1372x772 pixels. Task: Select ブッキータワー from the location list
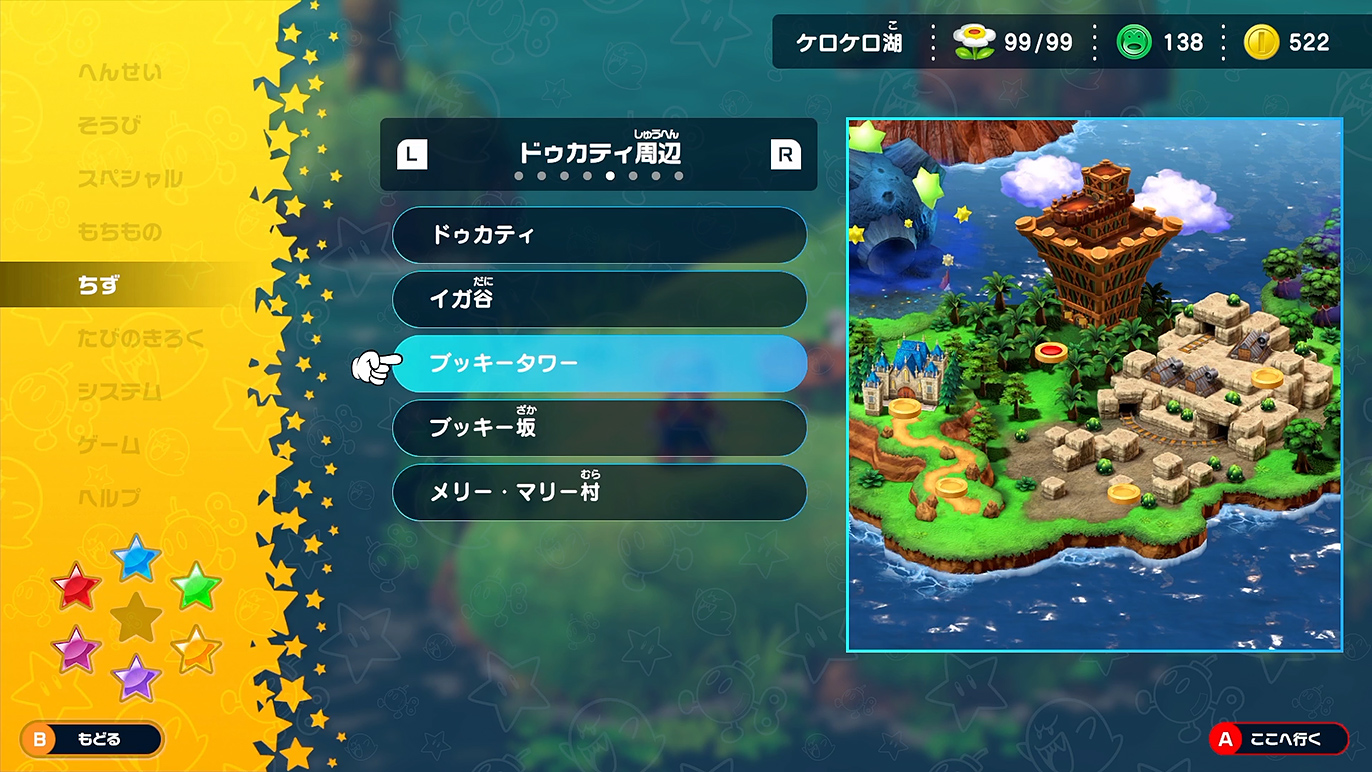(600, 363)
